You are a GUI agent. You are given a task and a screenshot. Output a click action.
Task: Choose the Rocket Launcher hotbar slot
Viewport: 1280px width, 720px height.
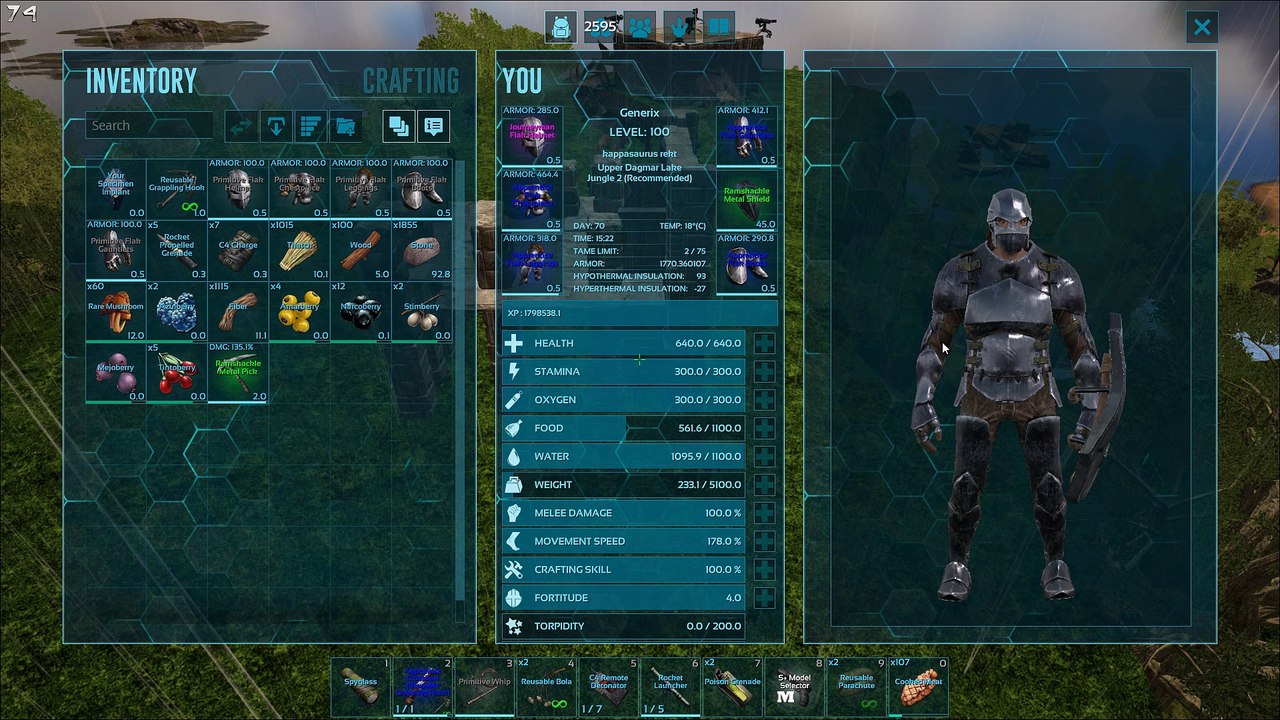pos(670,686)
